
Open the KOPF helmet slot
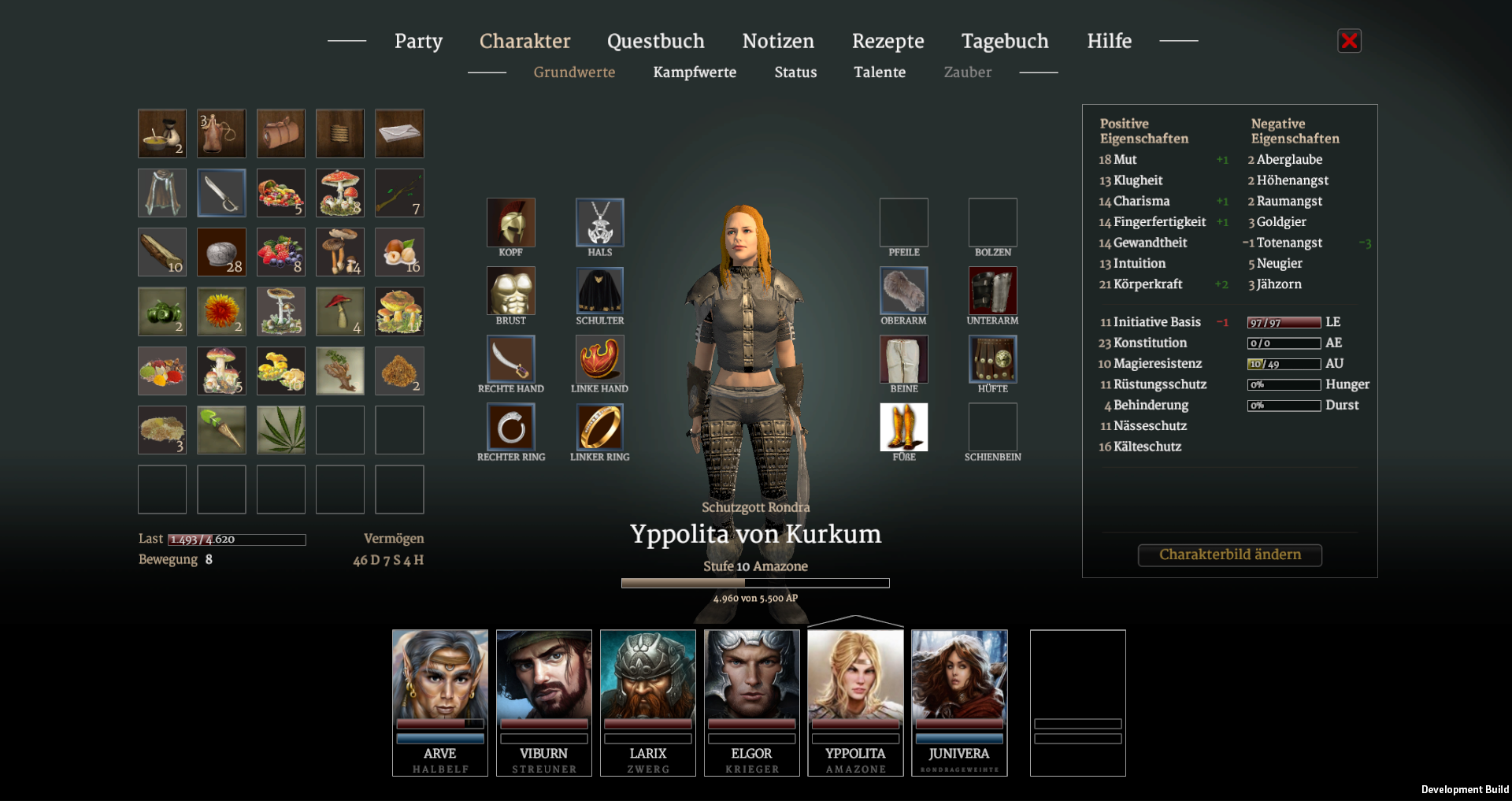(x=510, y=223)
